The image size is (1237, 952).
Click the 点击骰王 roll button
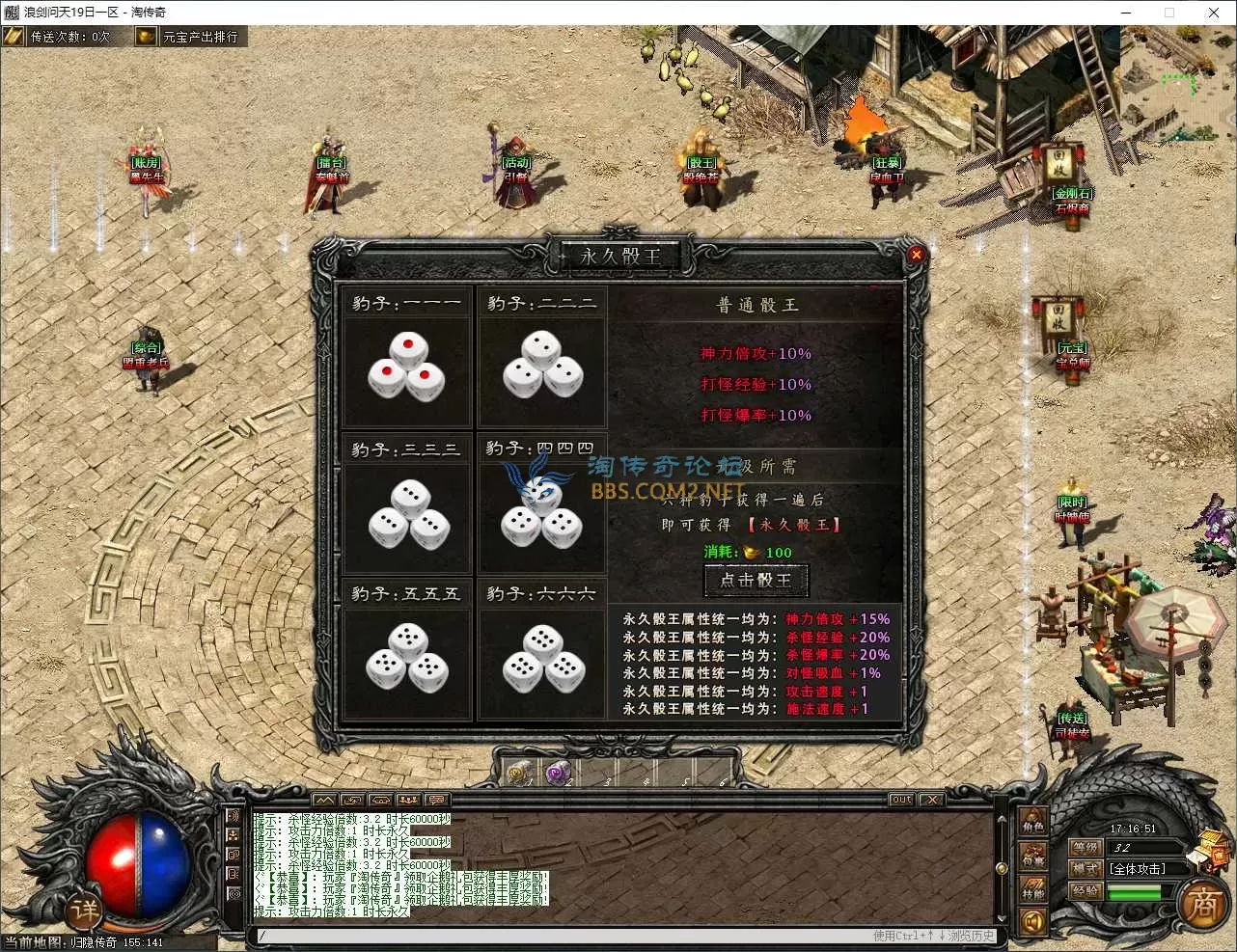pos(756,581)
